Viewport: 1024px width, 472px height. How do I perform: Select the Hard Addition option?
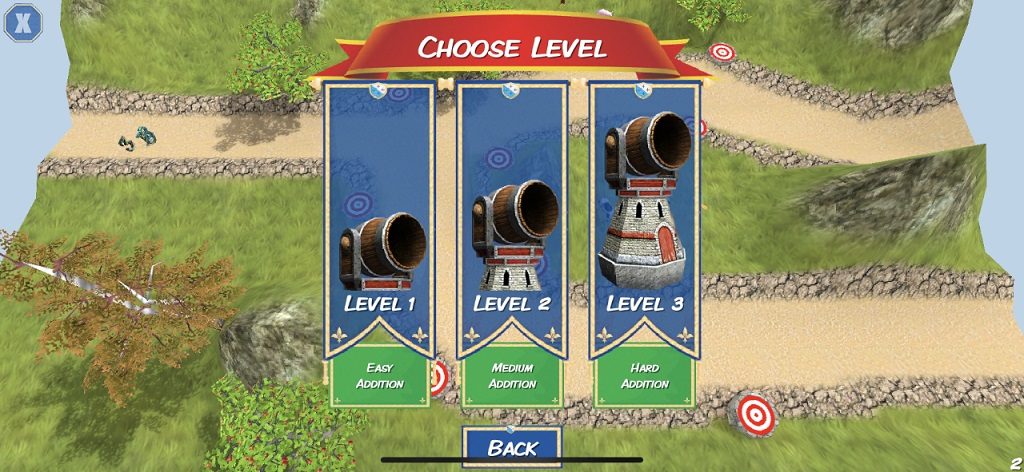coord(644,376)
